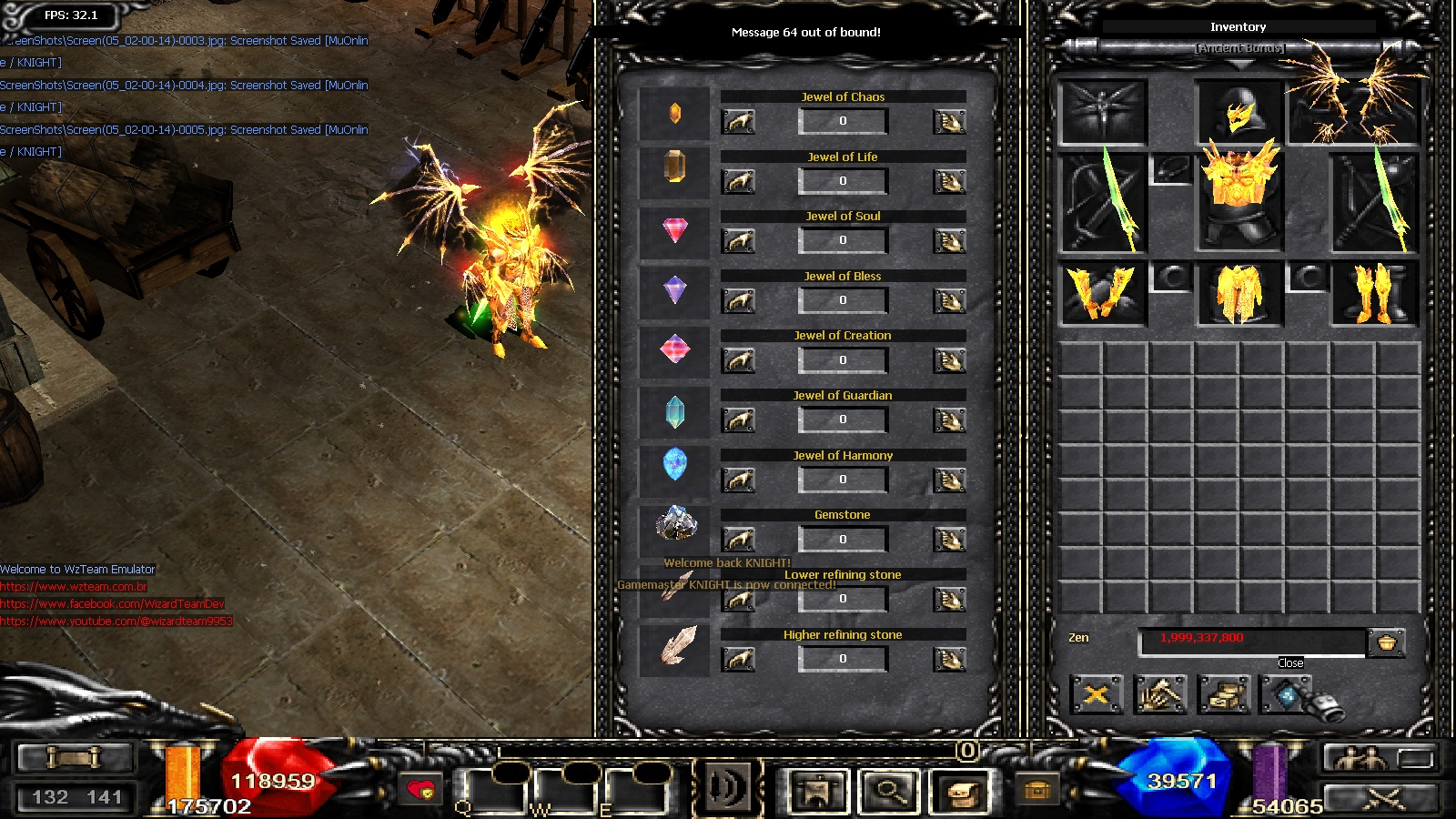Click the hammer repair button in inventory
This screenshot has height=819, width=1456.
[x=1160, y=695]
